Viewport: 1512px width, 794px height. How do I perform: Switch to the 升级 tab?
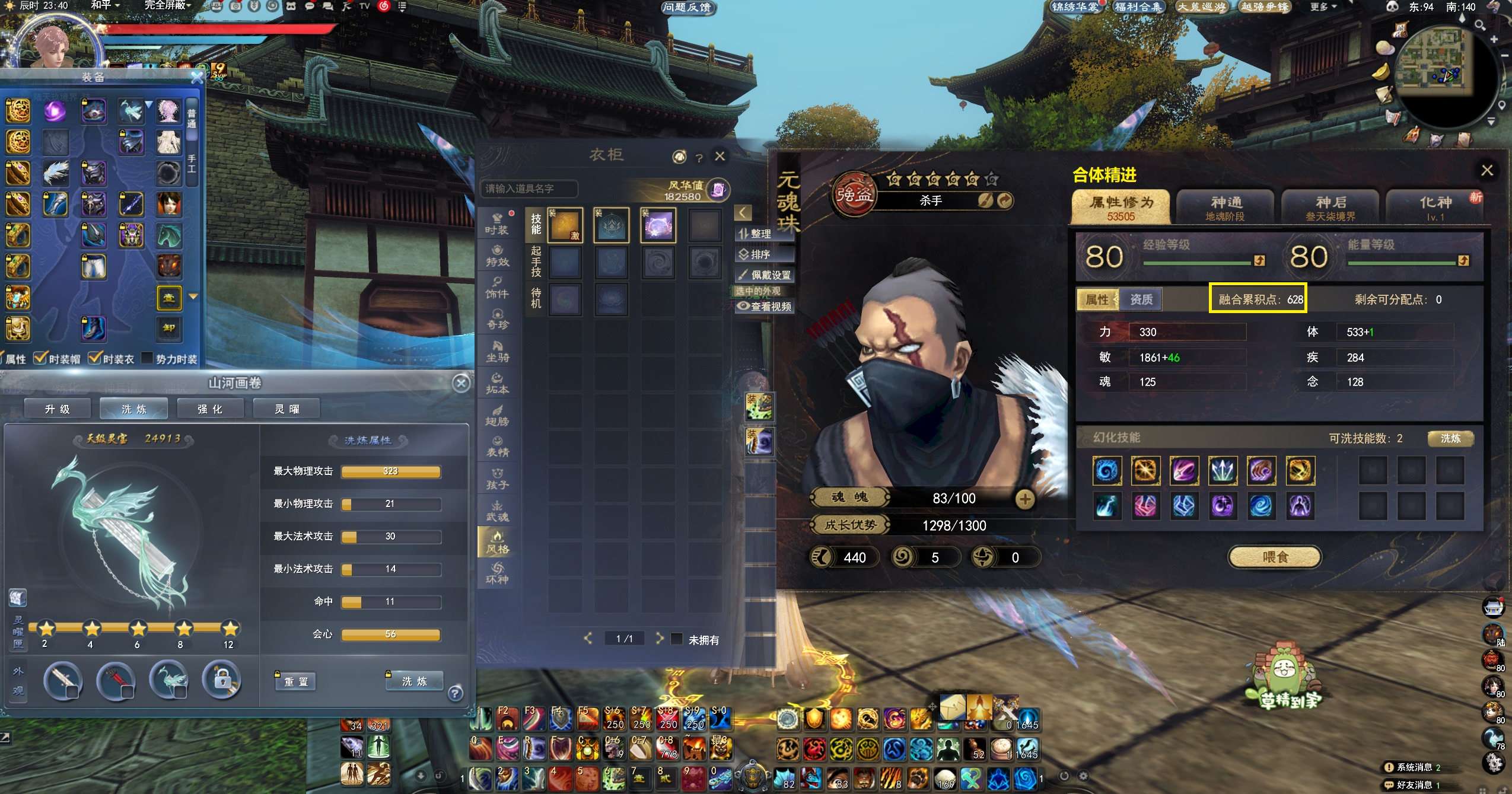(58, 409)
